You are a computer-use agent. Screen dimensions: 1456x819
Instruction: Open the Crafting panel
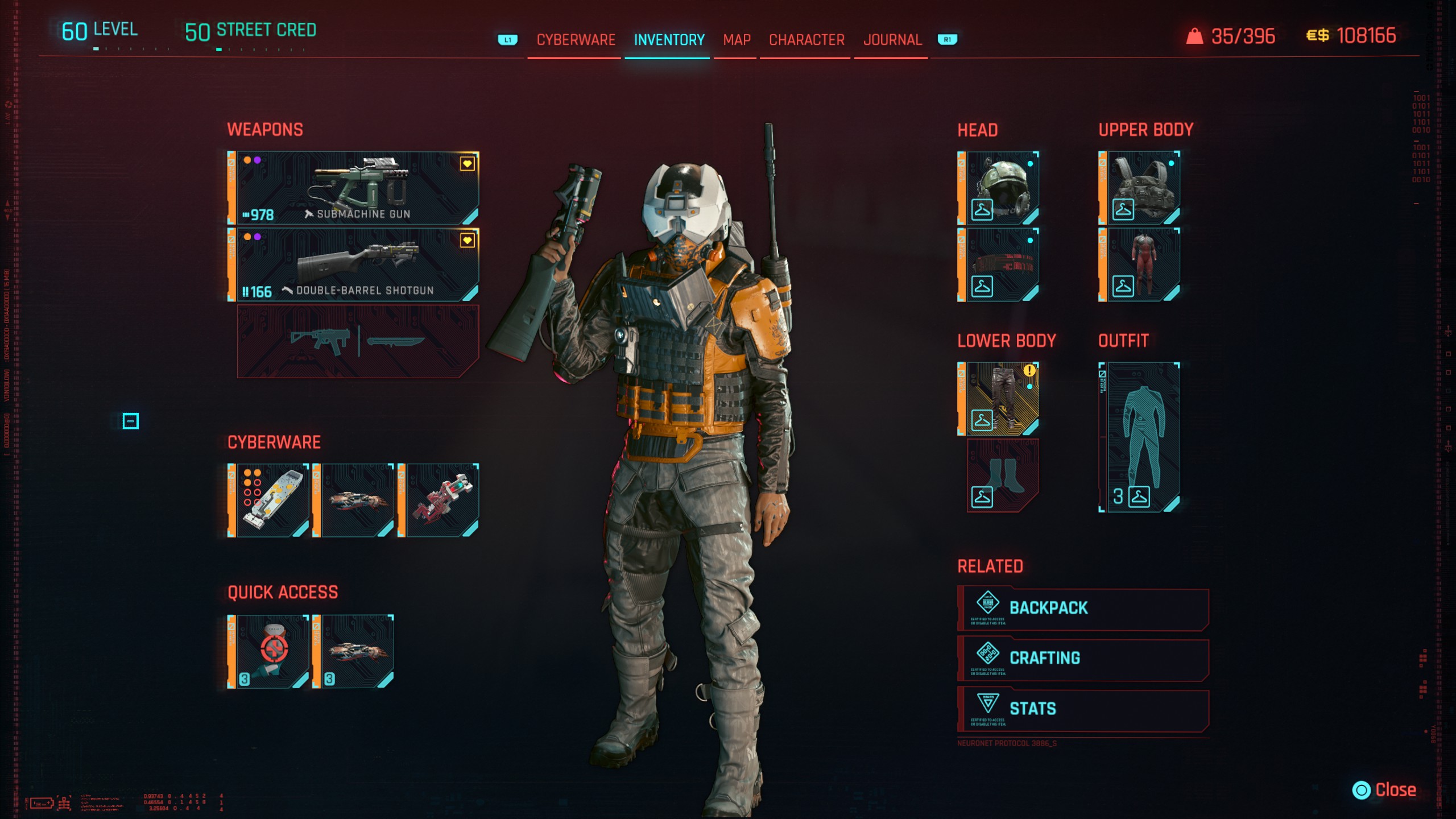[x=1083, y=659]
